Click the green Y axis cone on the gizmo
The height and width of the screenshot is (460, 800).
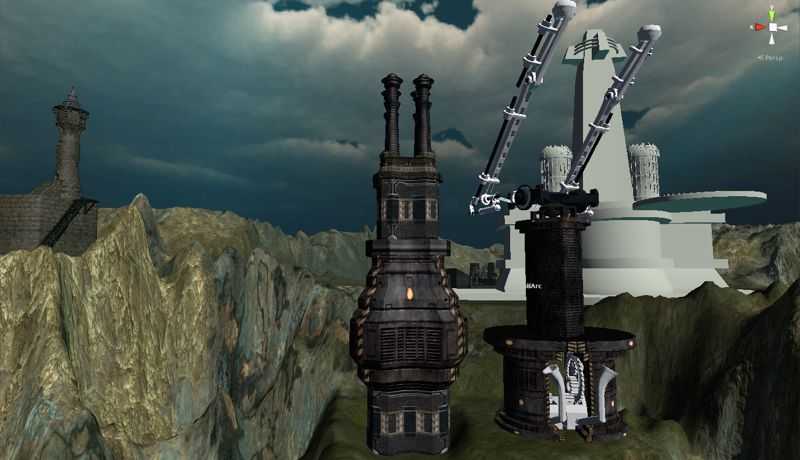tap(771, 16)
